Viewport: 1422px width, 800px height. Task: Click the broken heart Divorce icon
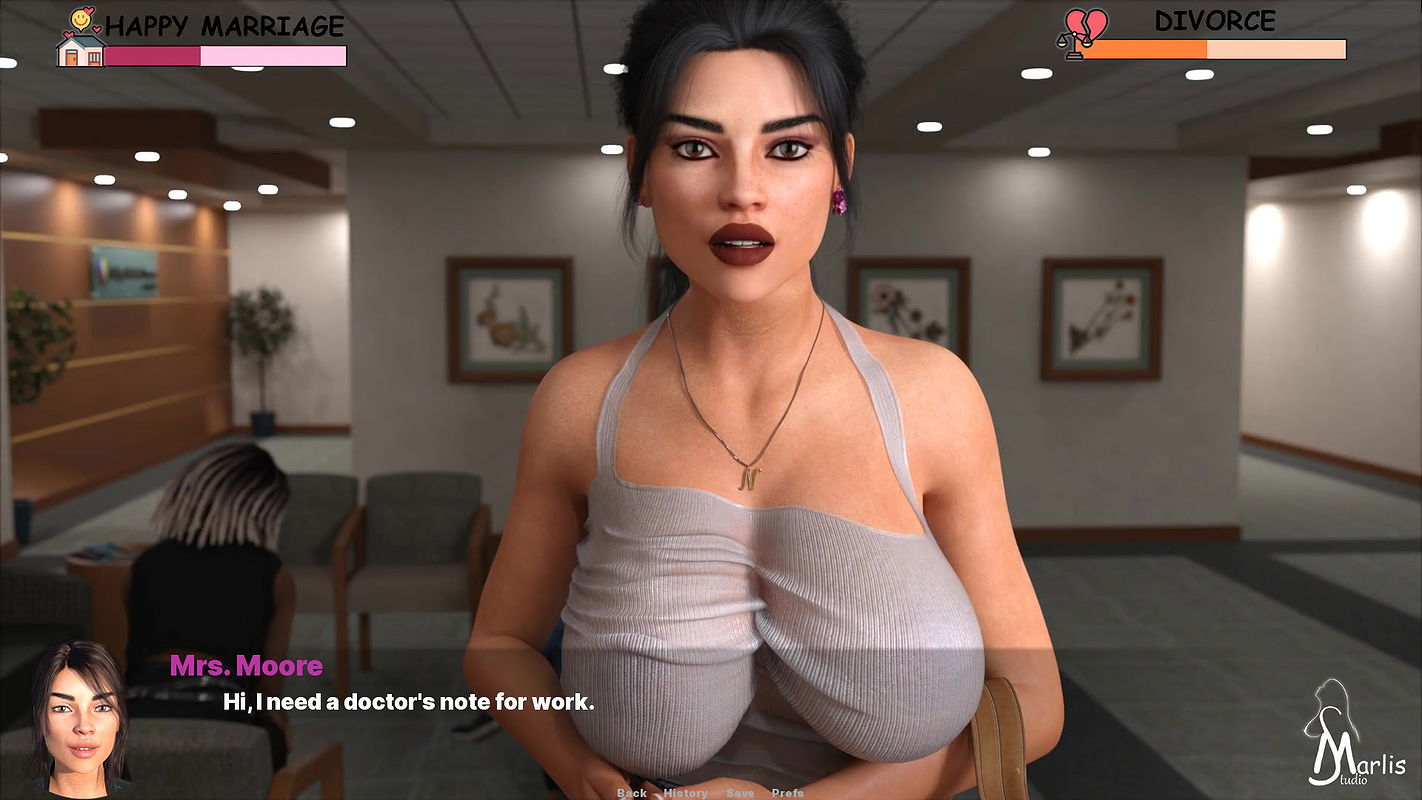(1085, 22)
